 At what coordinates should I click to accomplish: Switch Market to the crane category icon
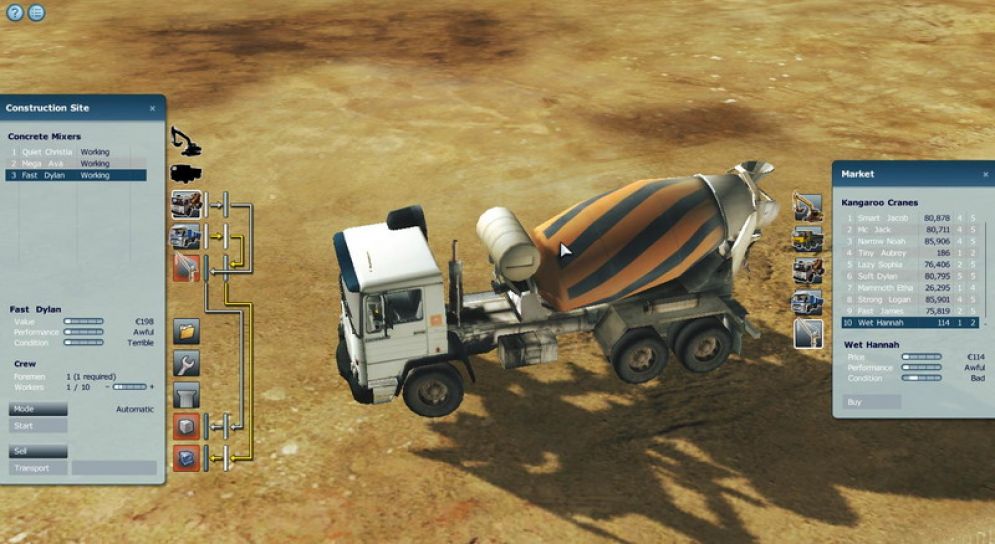[808, 334]
